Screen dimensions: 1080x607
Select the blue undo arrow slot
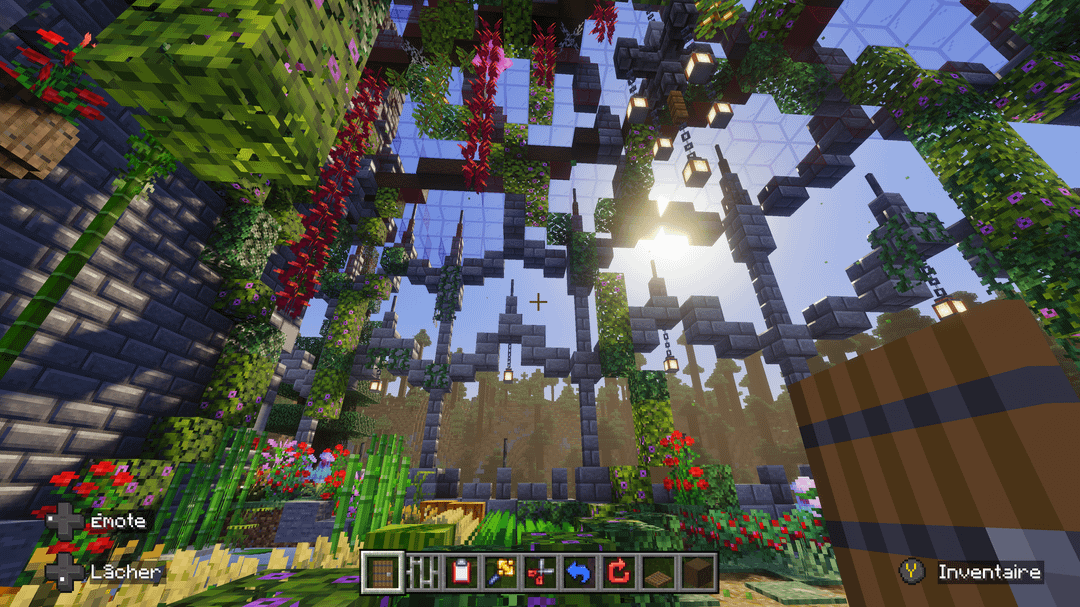(x=579, y=573)
